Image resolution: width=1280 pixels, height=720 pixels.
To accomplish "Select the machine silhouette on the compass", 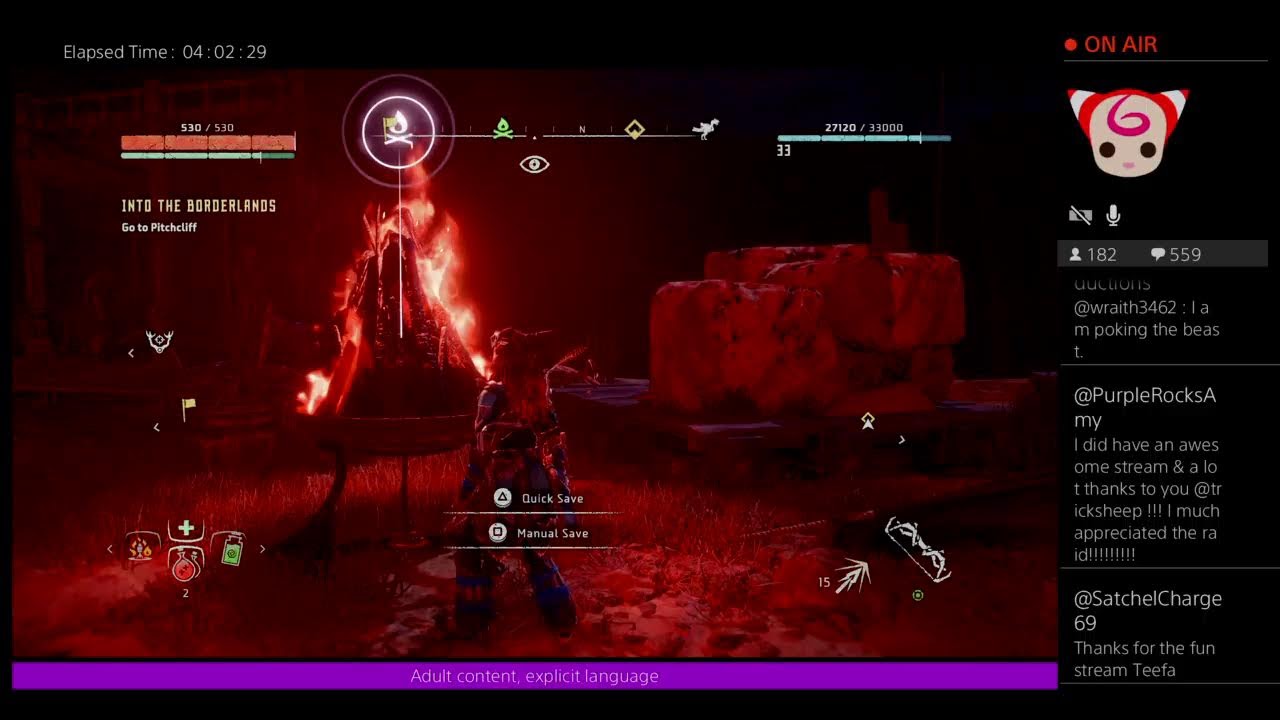I will (x=706, y=128).
